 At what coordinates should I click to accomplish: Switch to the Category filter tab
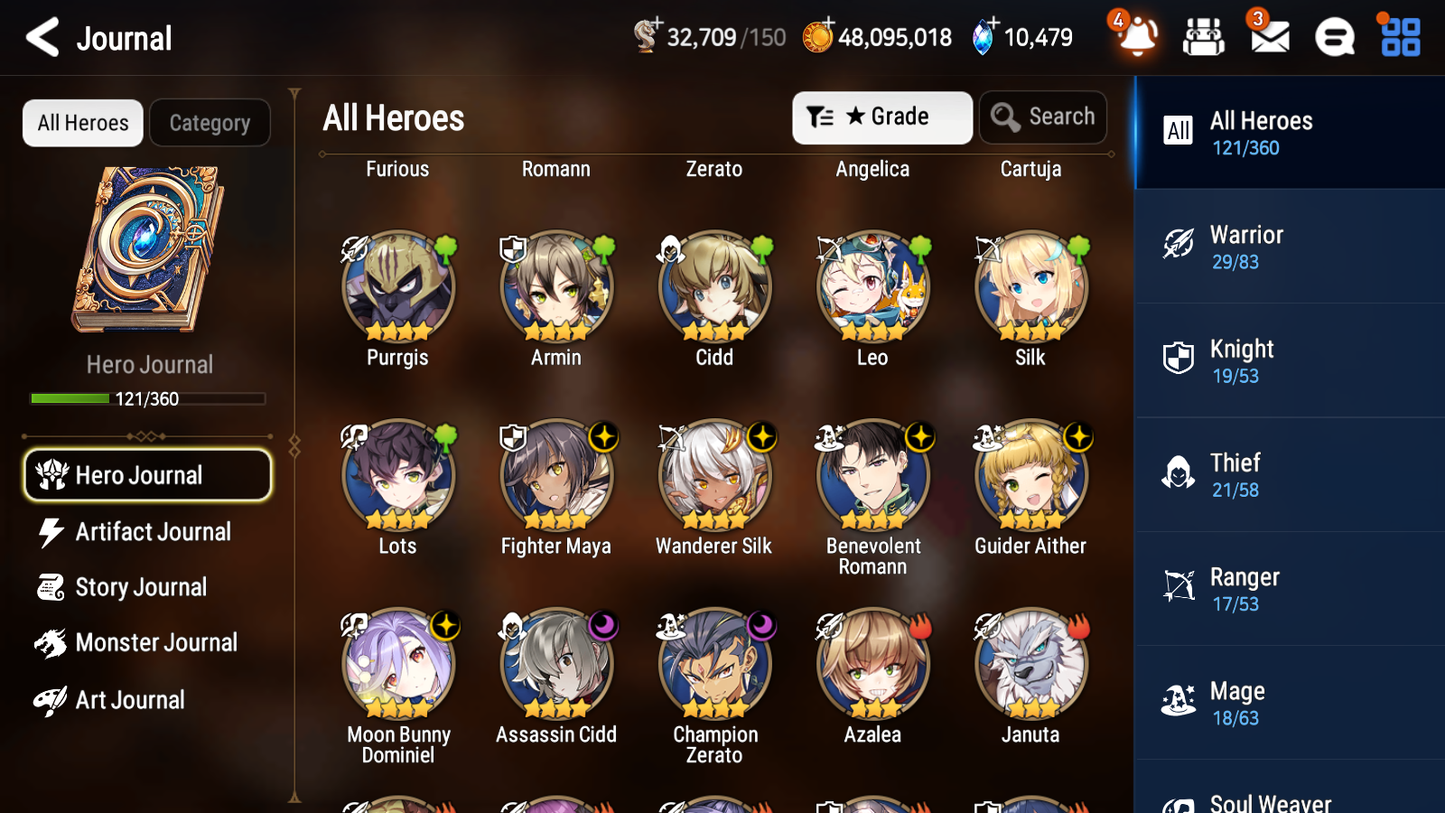pos(210,123)
